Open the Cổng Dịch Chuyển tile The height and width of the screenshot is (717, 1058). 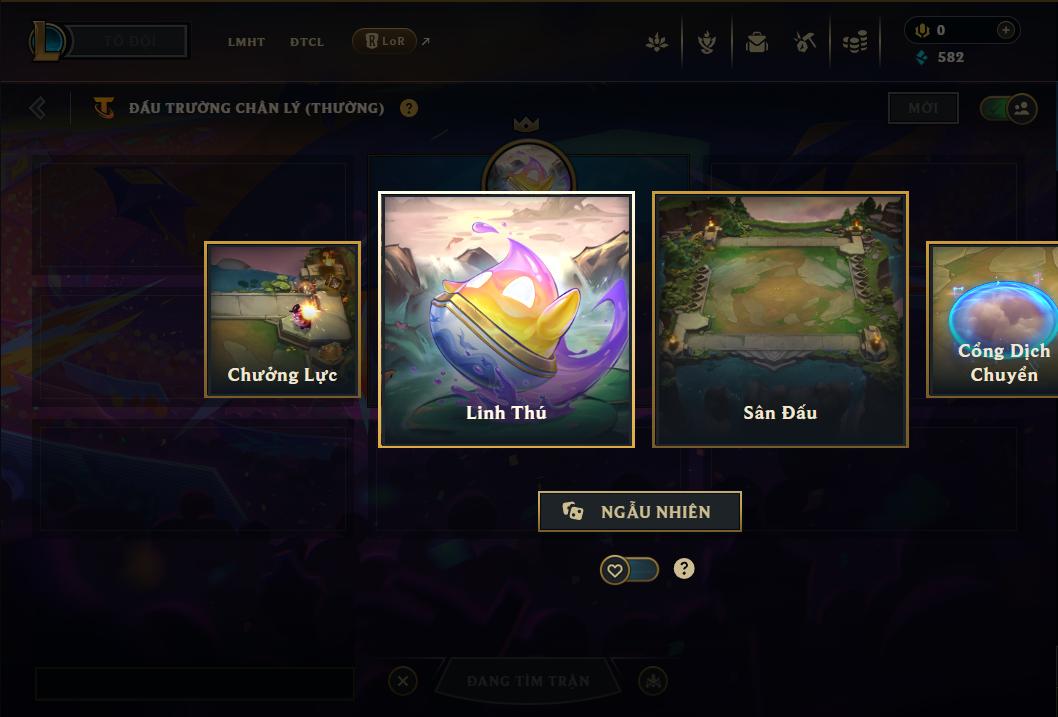[x=995, y=319]
